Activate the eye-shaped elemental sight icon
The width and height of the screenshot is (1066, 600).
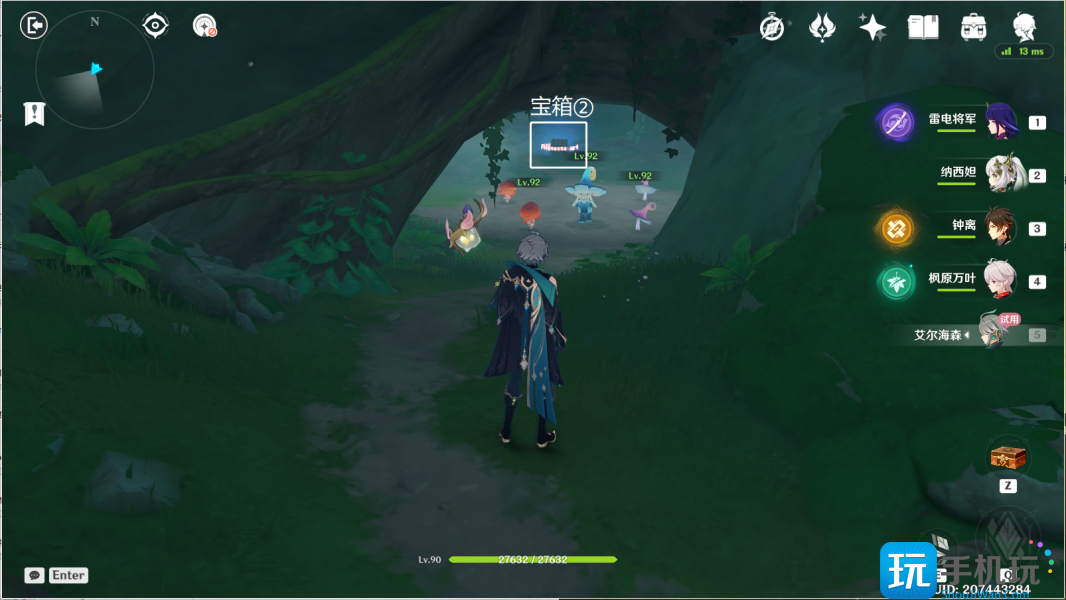[155, 25]
